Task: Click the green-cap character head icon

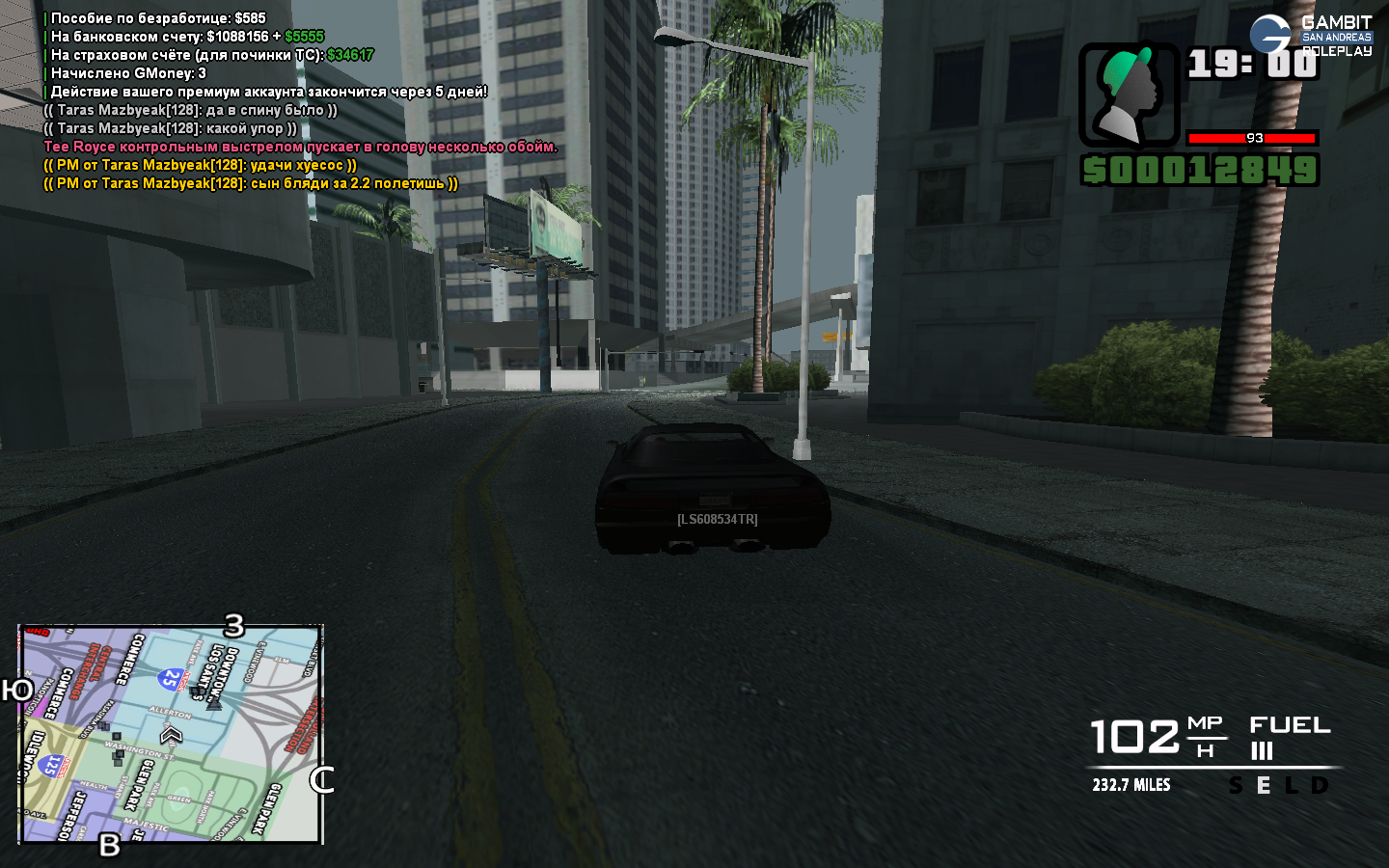Action: (1129, 95)
